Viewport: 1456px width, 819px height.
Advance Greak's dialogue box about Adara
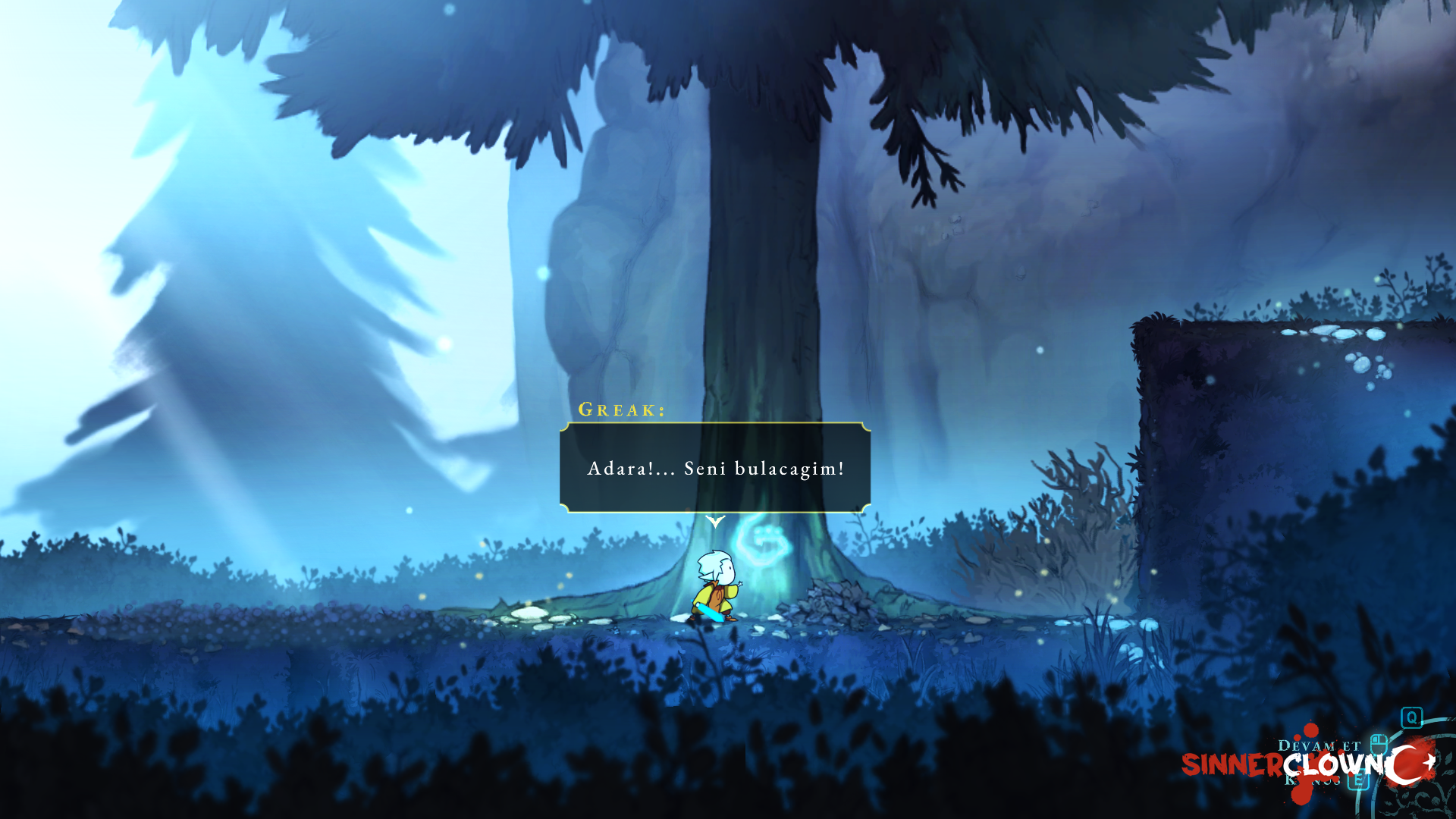click(714, 468)
